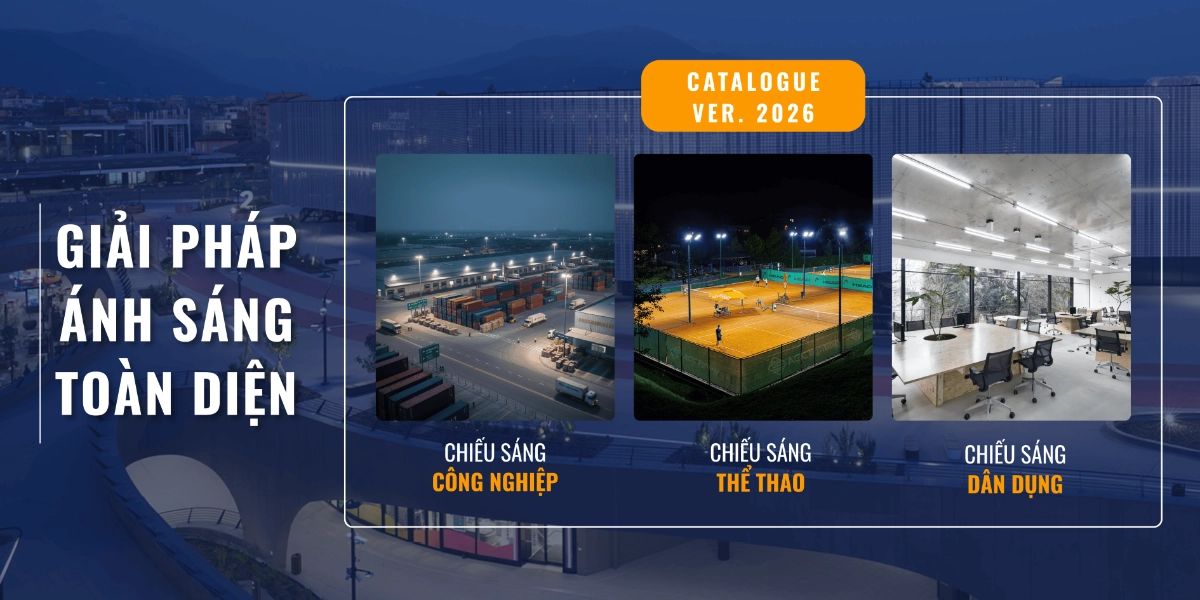Open the Thể Thao orange label
The height and width of the screenshot is (600, 1200).
[760, 483]
